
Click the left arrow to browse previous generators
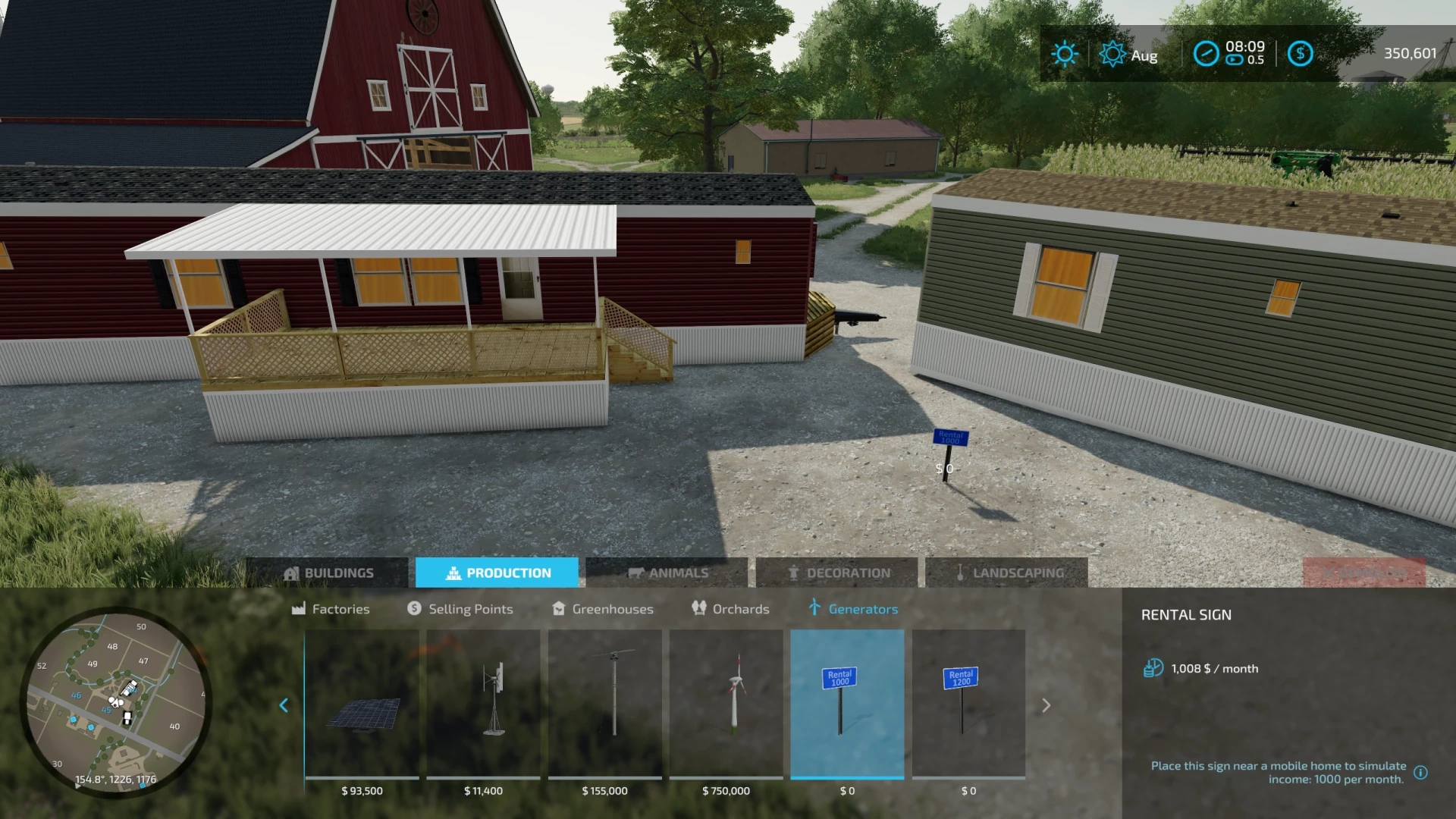click(284, 705)
